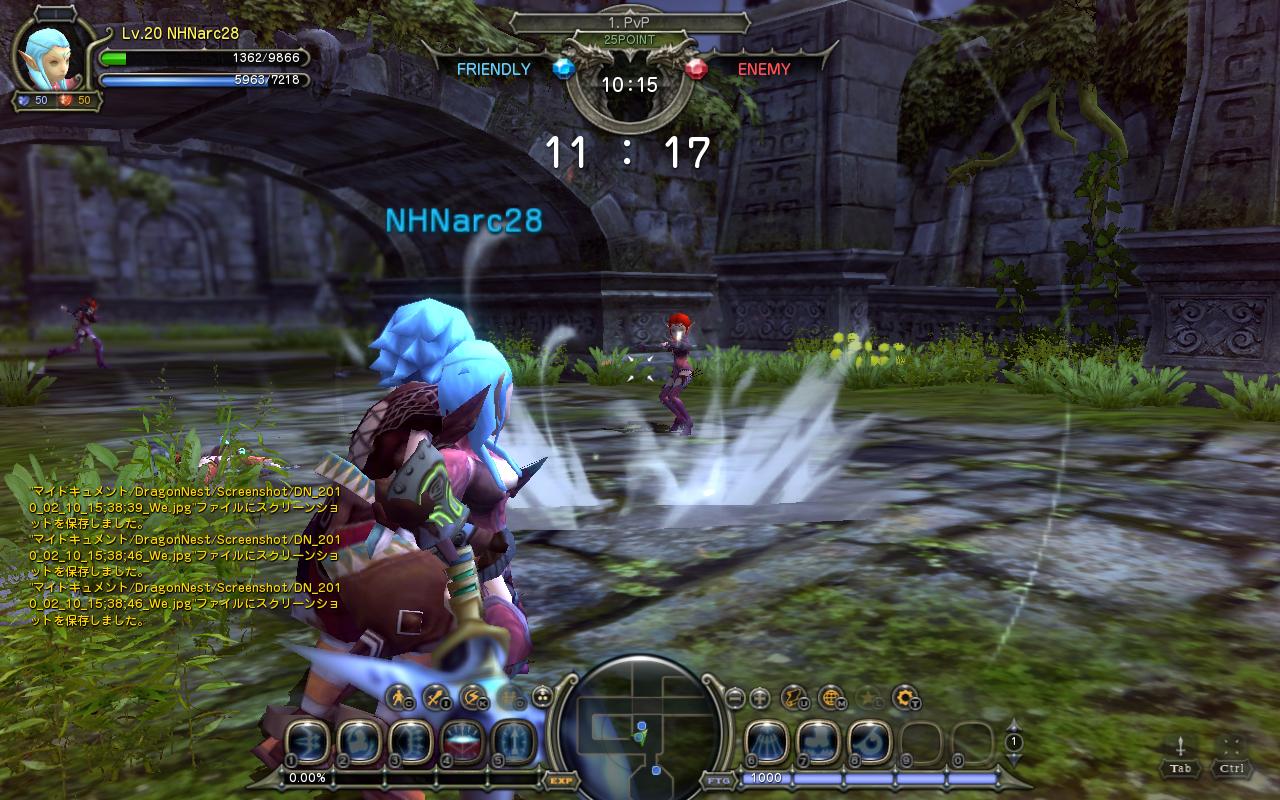The width and height of the screenshot is (1280, 800).
Task: Zoom in the minimap with plus button
Action: (x=760, y=697)
